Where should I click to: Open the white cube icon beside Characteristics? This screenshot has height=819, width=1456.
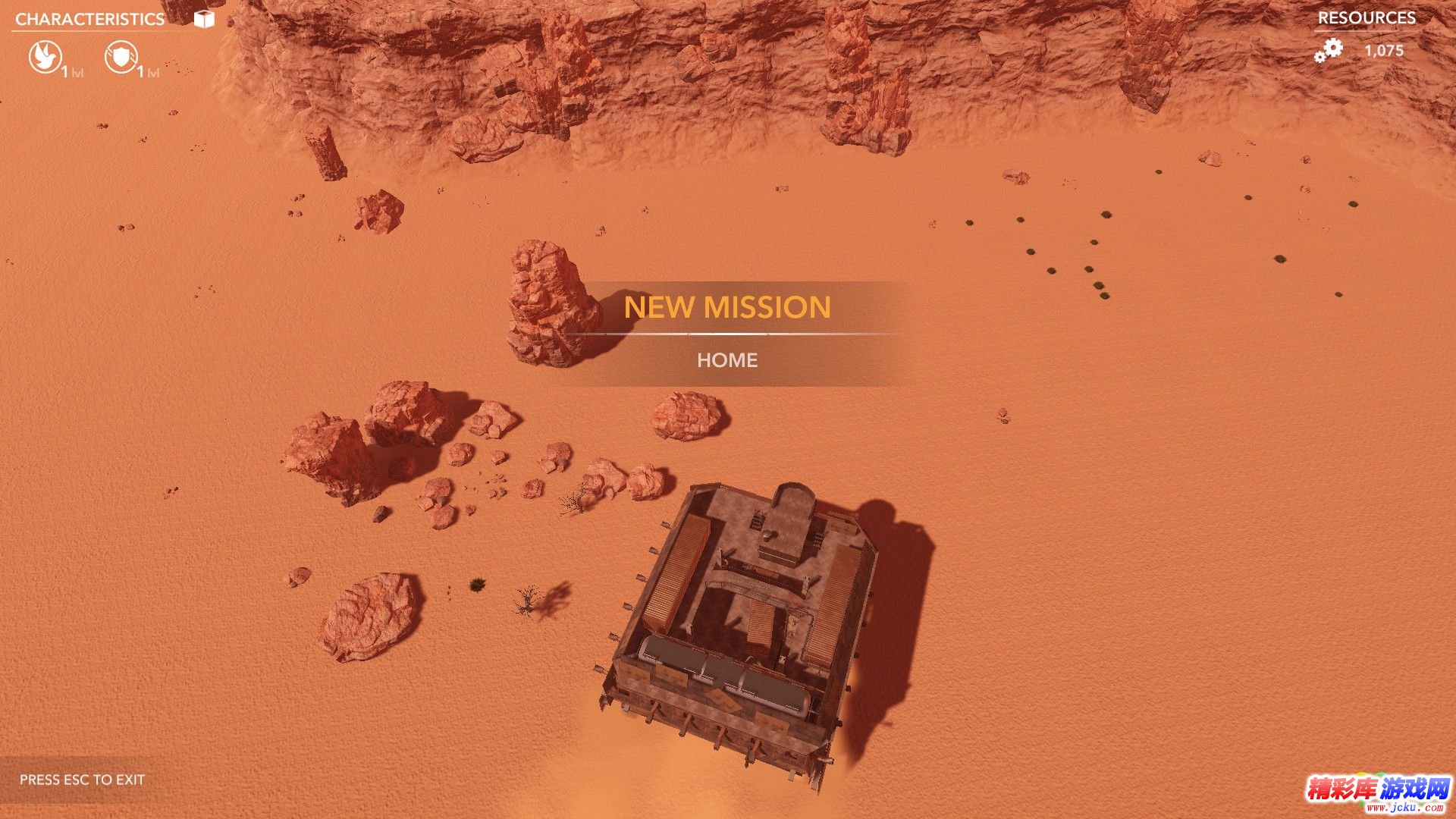(x=204, y=19)
